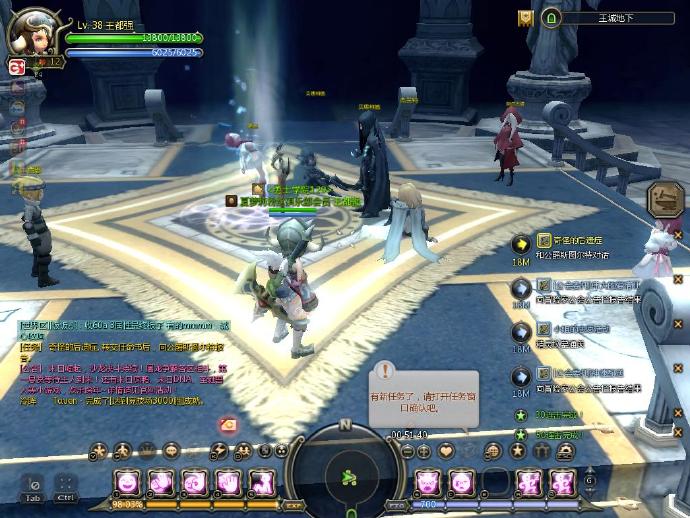The height and width of the screenshot is (518, 690).
Task: Trigger the running figure skill slot
Action: [x=261, y=483]
